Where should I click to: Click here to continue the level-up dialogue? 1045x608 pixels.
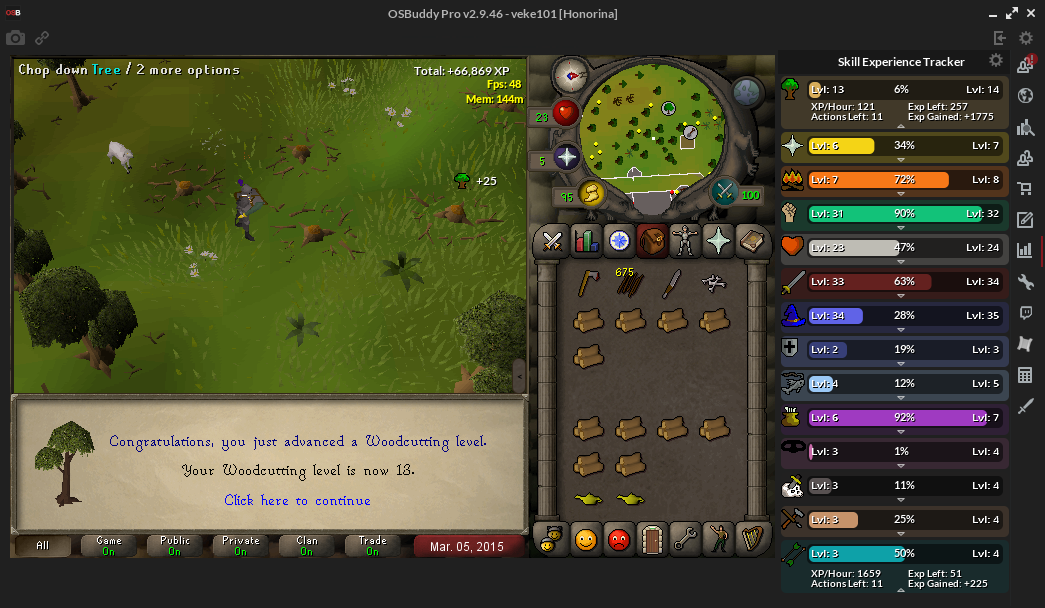pyautogui.click(x=297, y=500)
